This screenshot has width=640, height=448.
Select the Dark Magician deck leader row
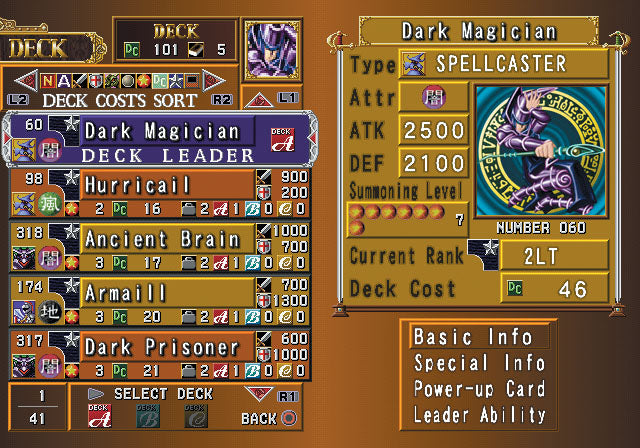[160, 139]
